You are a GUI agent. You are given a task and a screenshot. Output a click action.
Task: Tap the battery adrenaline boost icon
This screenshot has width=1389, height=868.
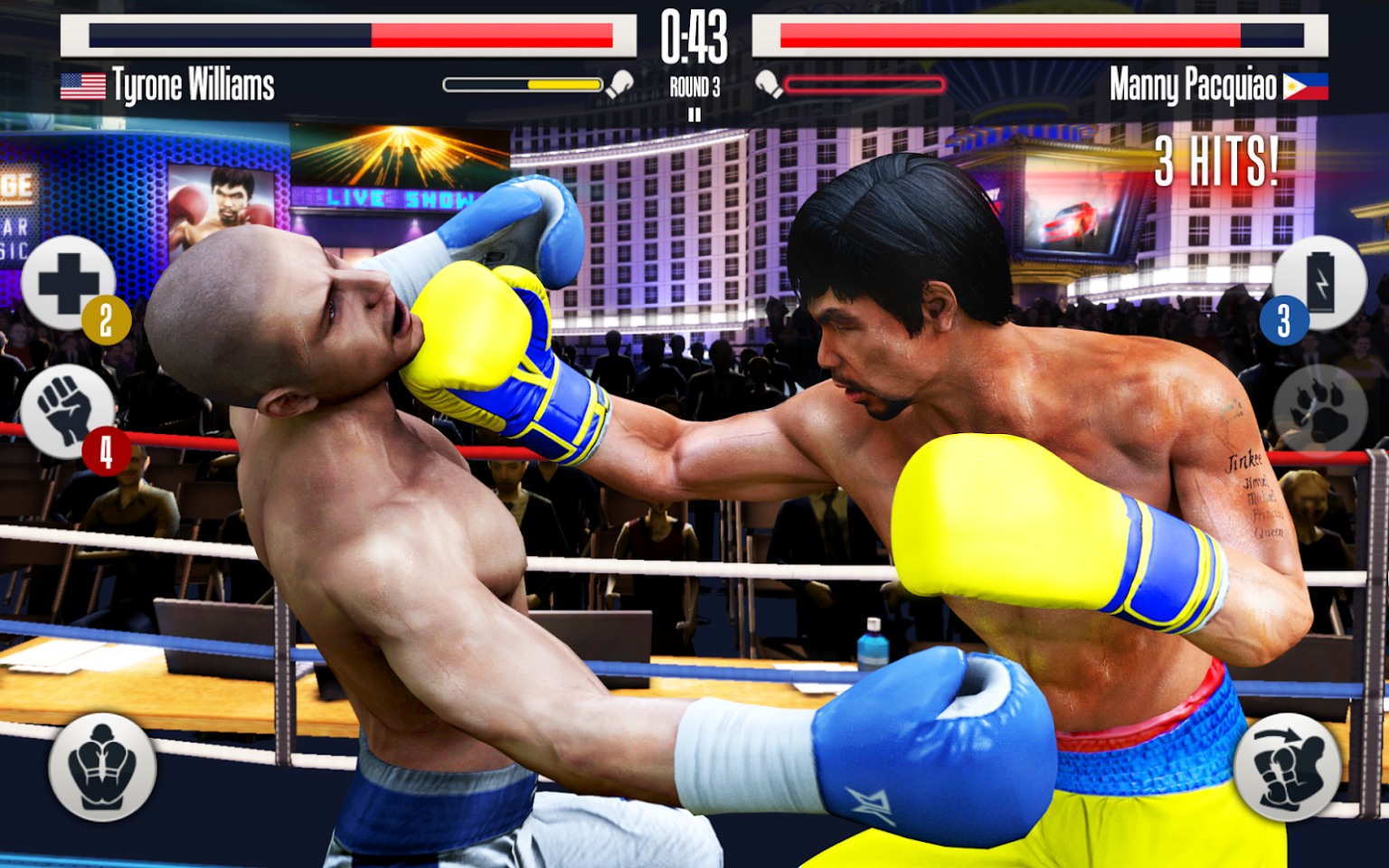[x=1321, y=280]
